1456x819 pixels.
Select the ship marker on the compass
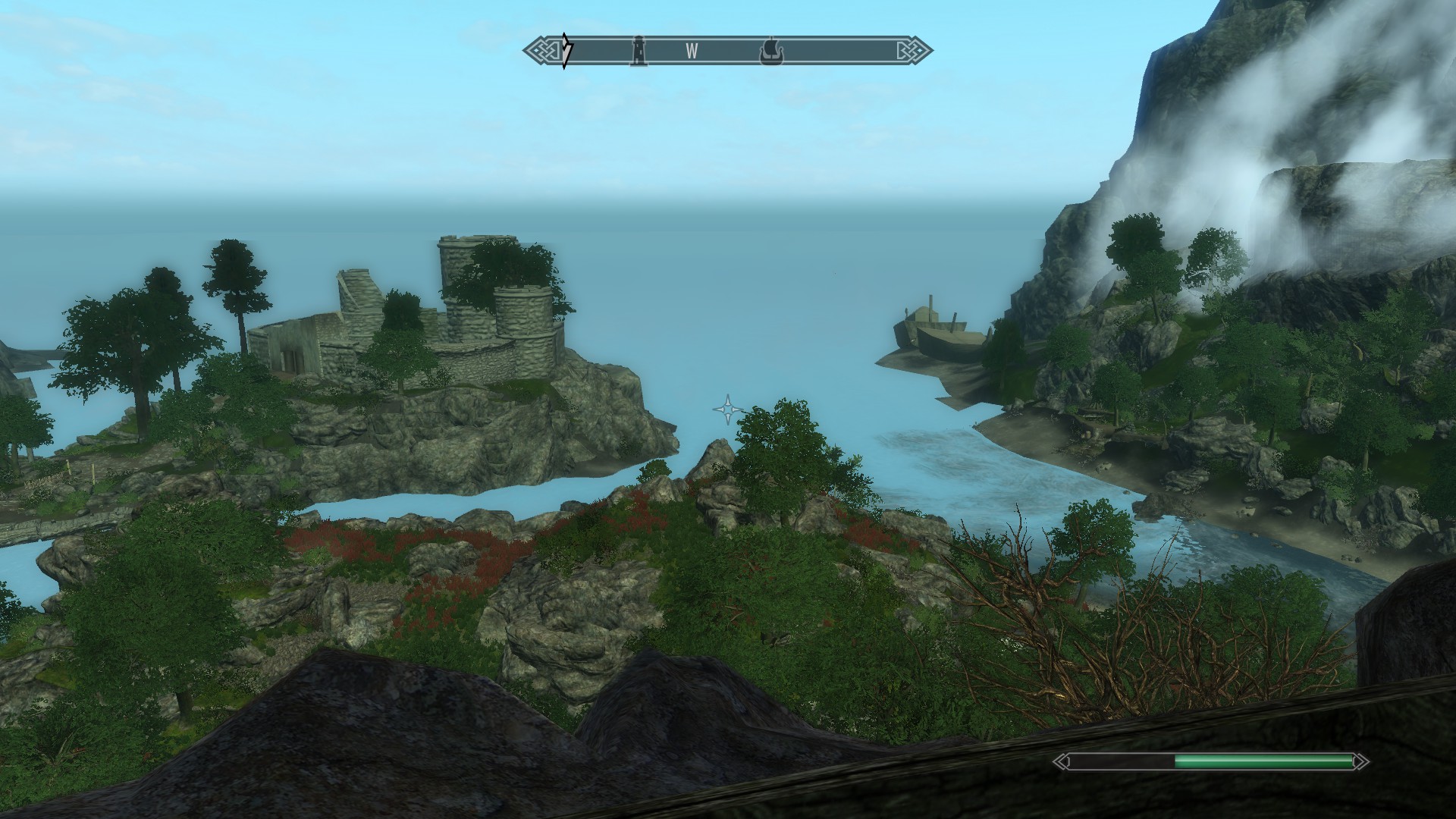(x=770, y=52)
